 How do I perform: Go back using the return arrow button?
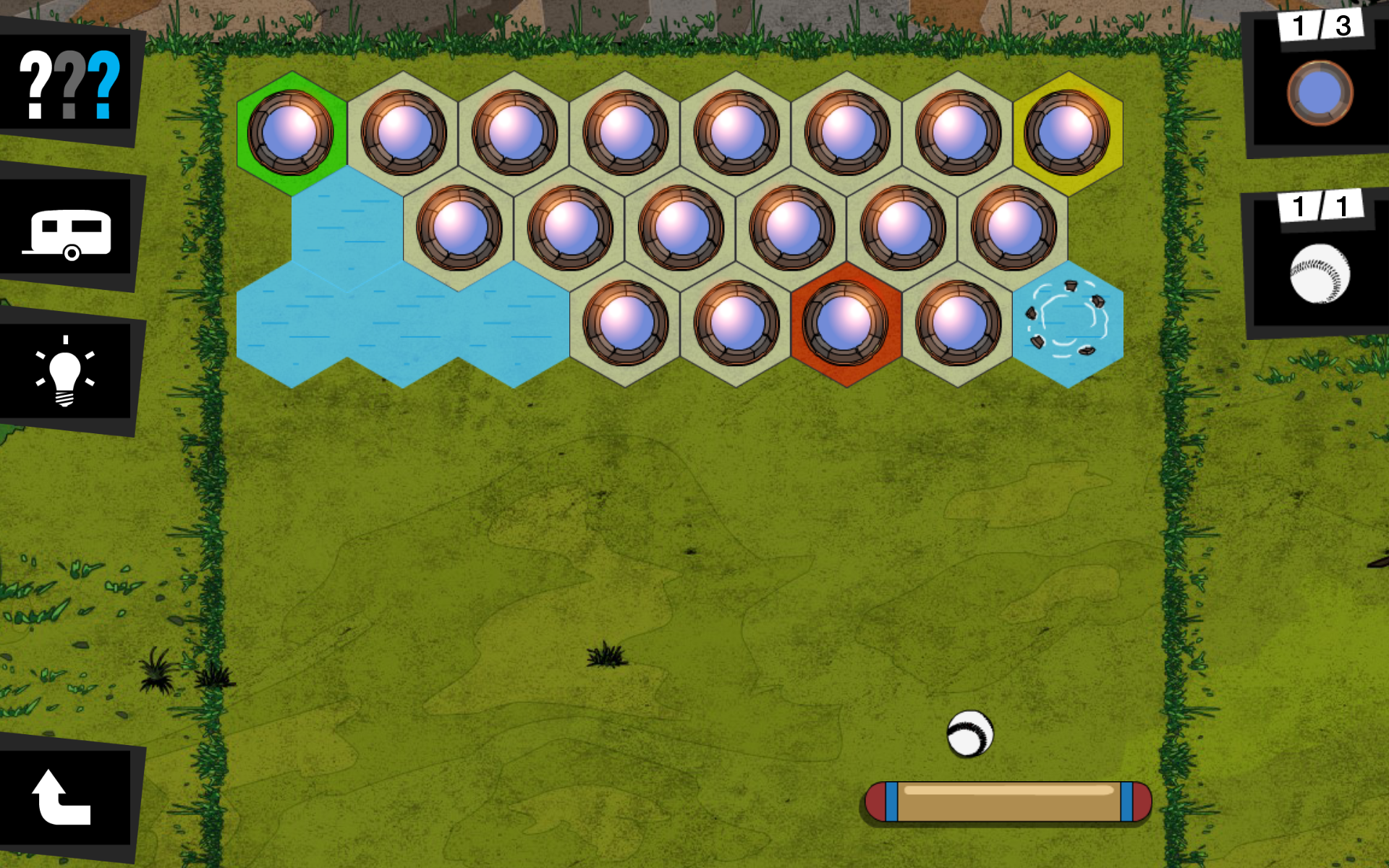tap(64, 798)
